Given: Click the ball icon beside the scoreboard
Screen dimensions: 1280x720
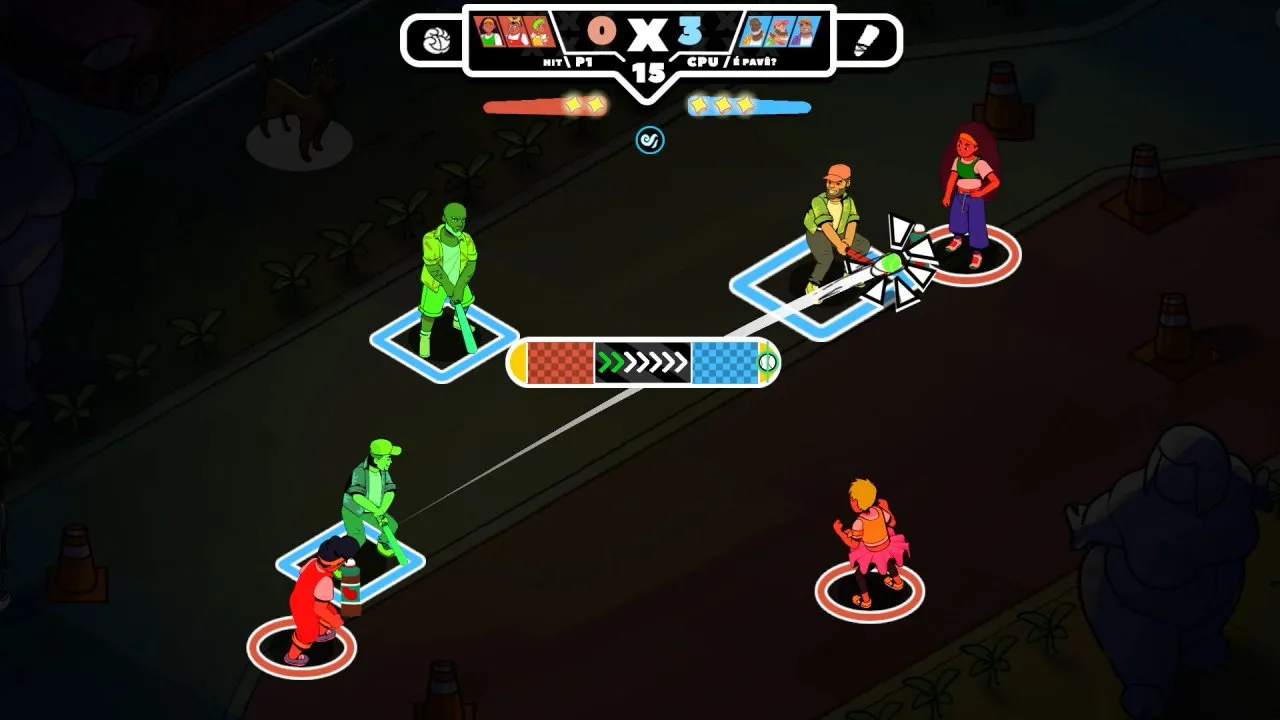Looking at the screenshot, I should 437,41.
